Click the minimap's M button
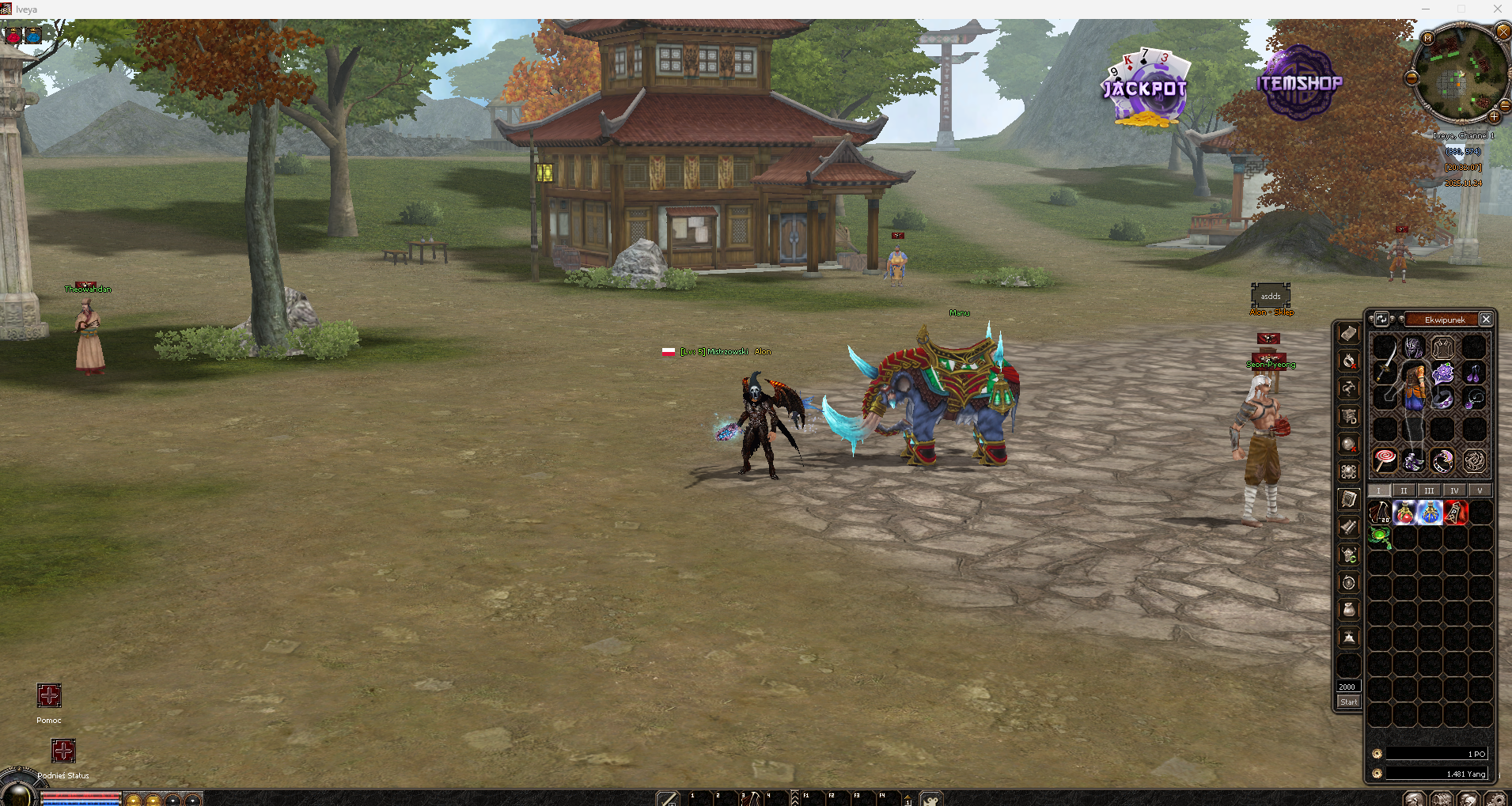The height and width of the screenshot is (806, 1512). click(1427, 38)
